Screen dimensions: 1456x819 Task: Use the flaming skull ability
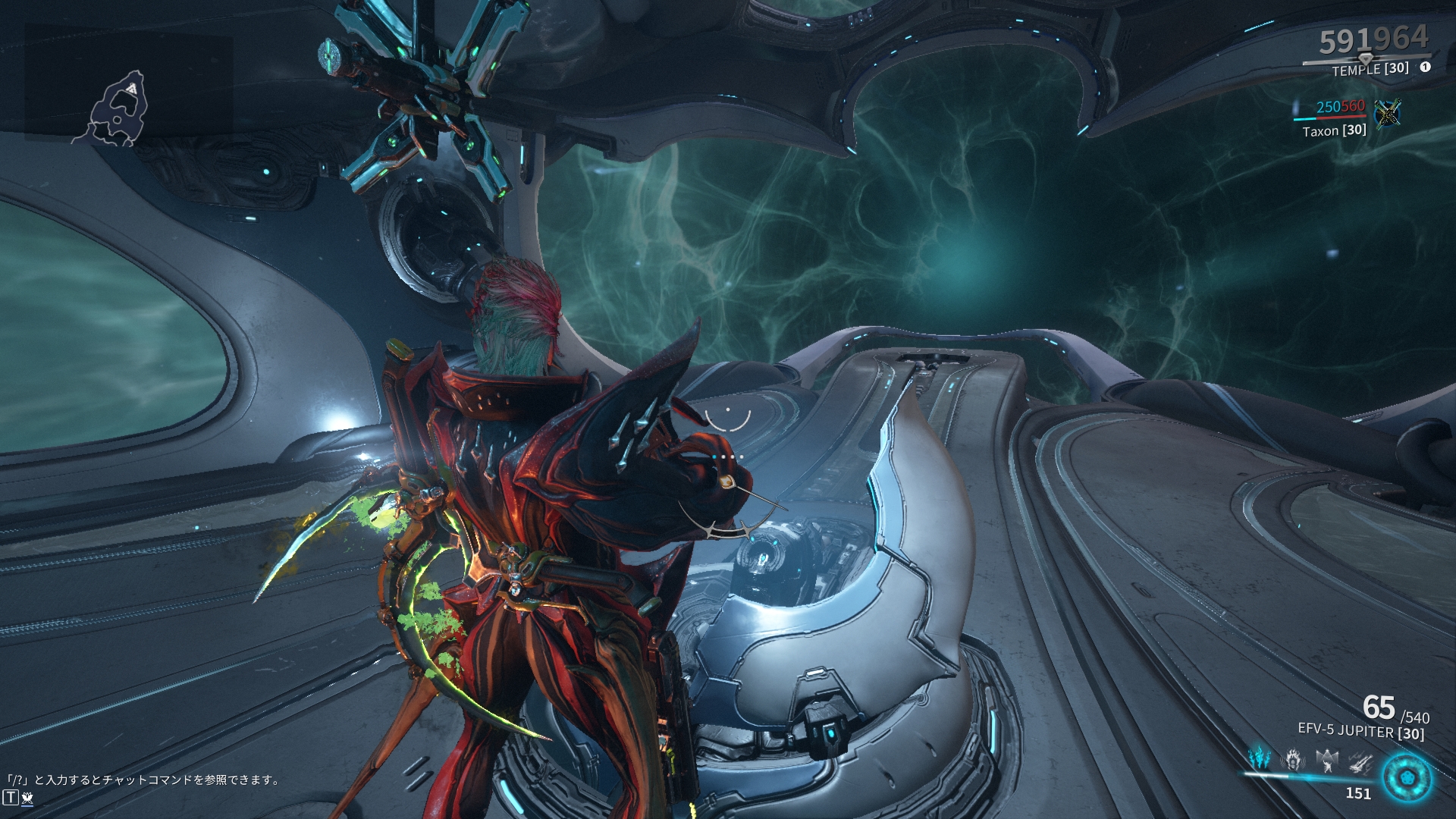point(1293,759)
